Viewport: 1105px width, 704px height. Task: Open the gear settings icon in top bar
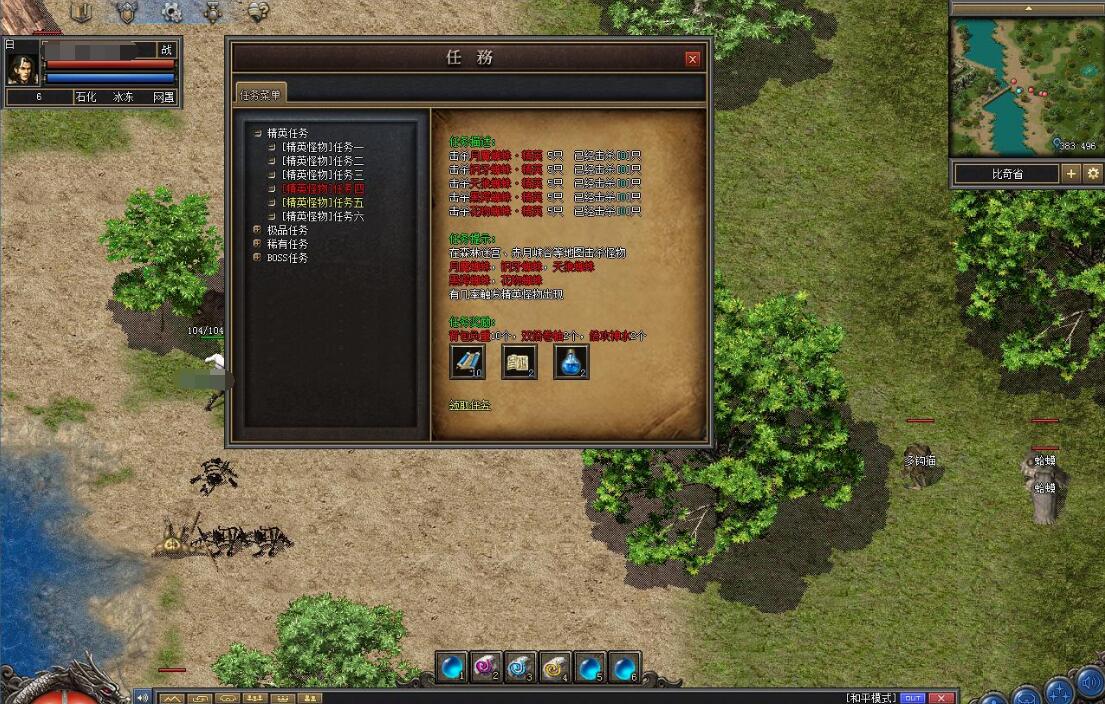click(x=171, y=12)
